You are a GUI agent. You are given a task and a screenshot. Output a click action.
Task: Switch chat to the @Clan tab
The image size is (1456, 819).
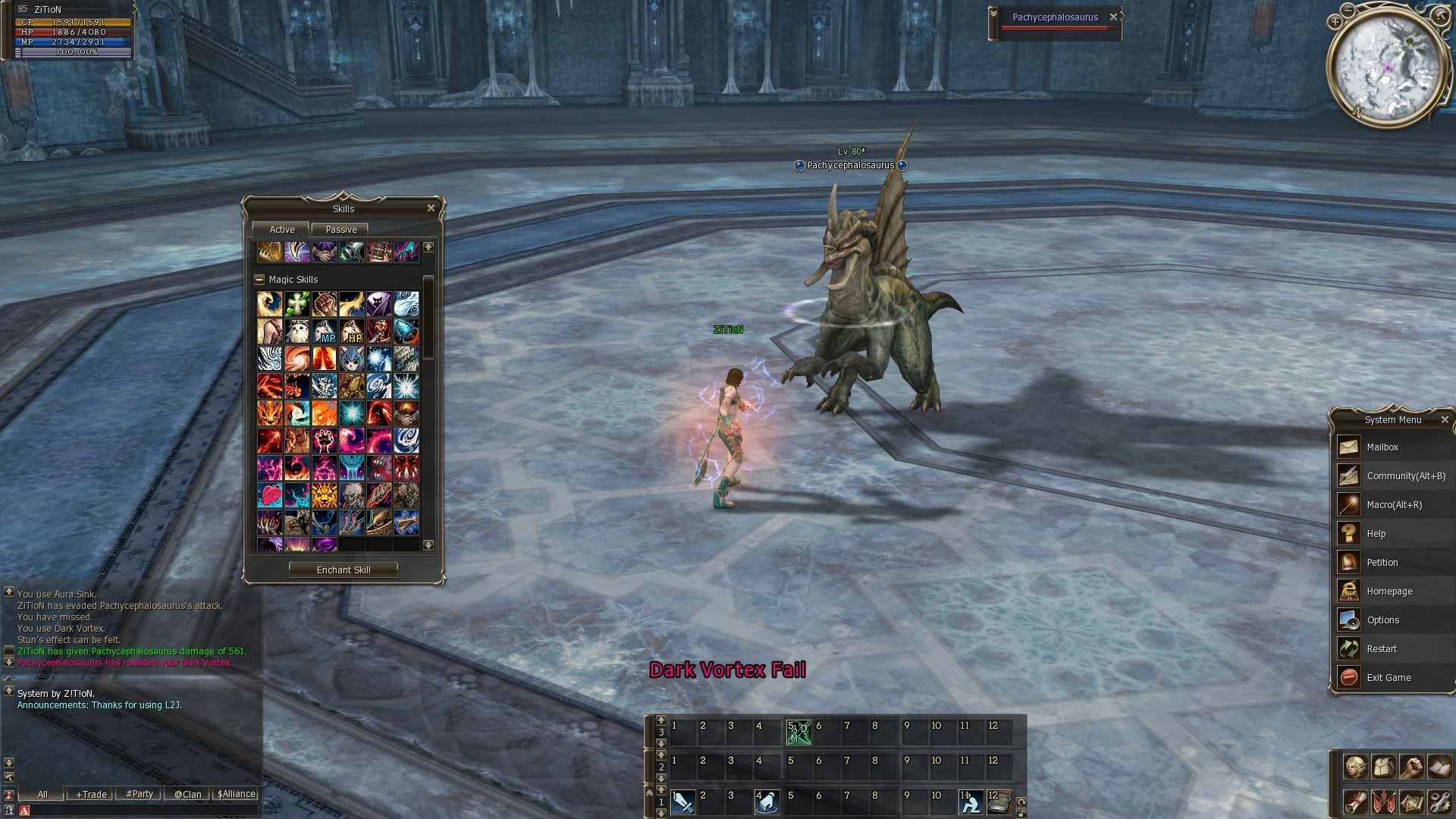pos(187,794)
